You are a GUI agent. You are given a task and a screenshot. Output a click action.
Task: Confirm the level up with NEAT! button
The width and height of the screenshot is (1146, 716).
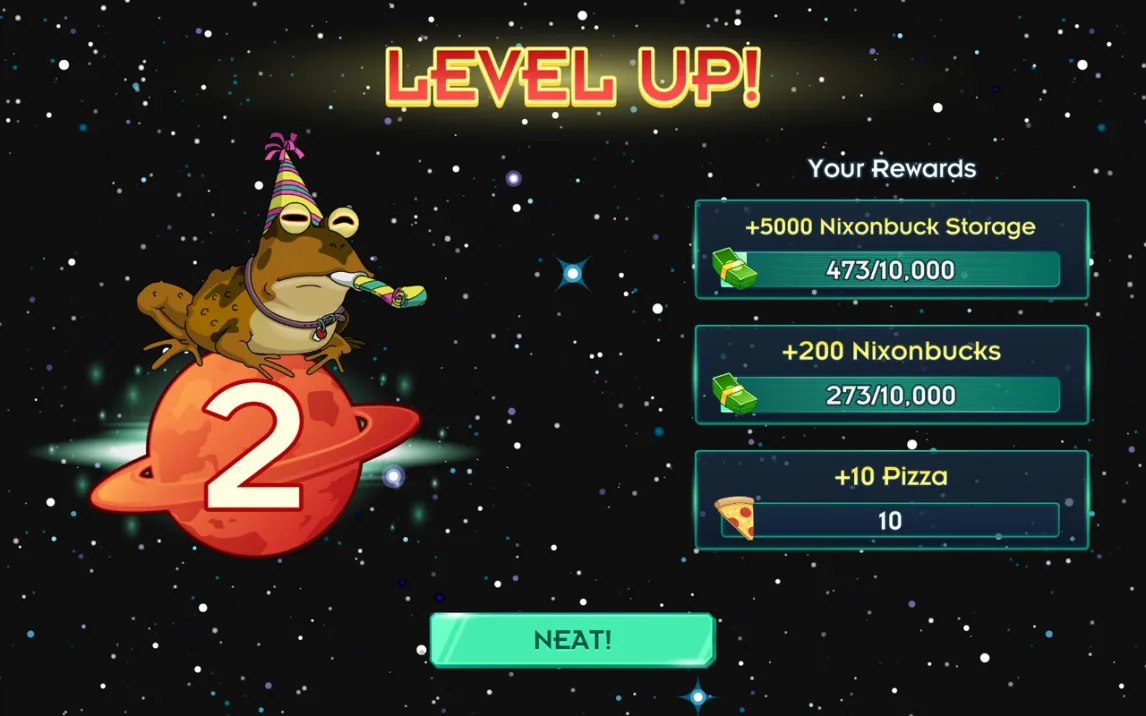coord(572,640)
